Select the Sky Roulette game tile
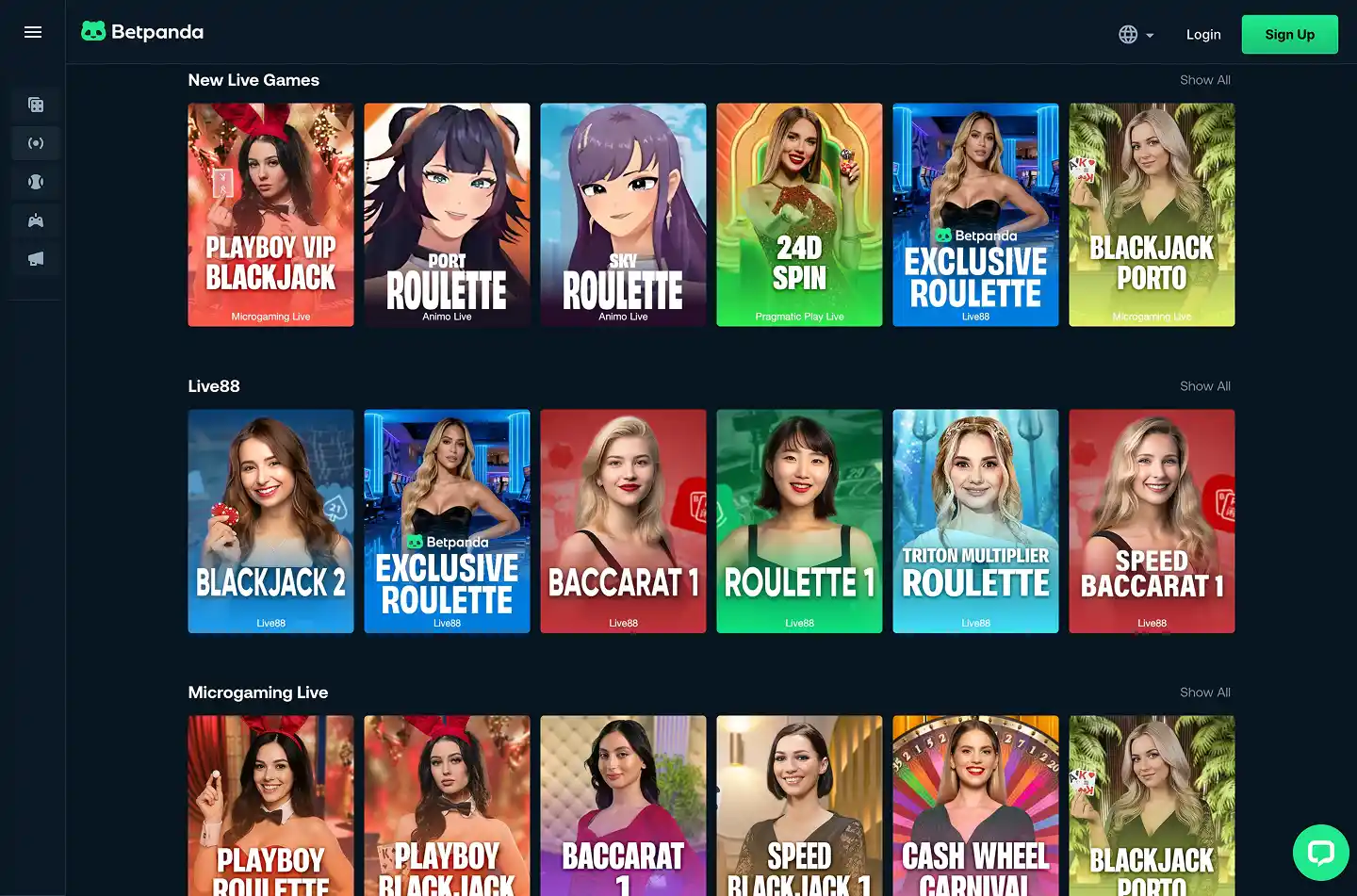The image size is (1357, 896). (623, 215)
